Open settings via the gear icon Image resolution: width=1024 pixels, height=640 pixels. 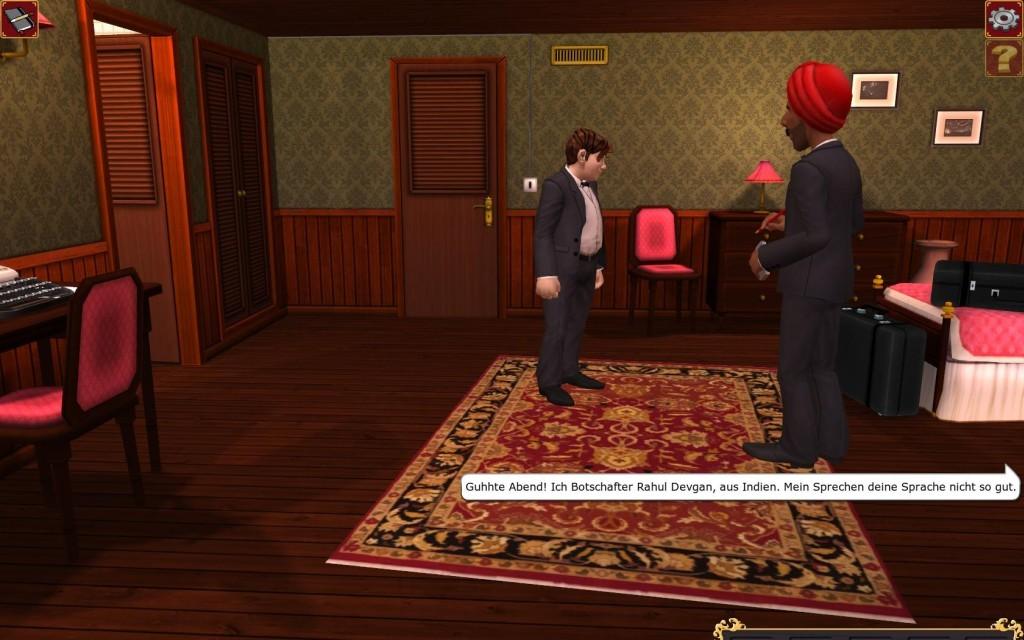coord(1003,18)
